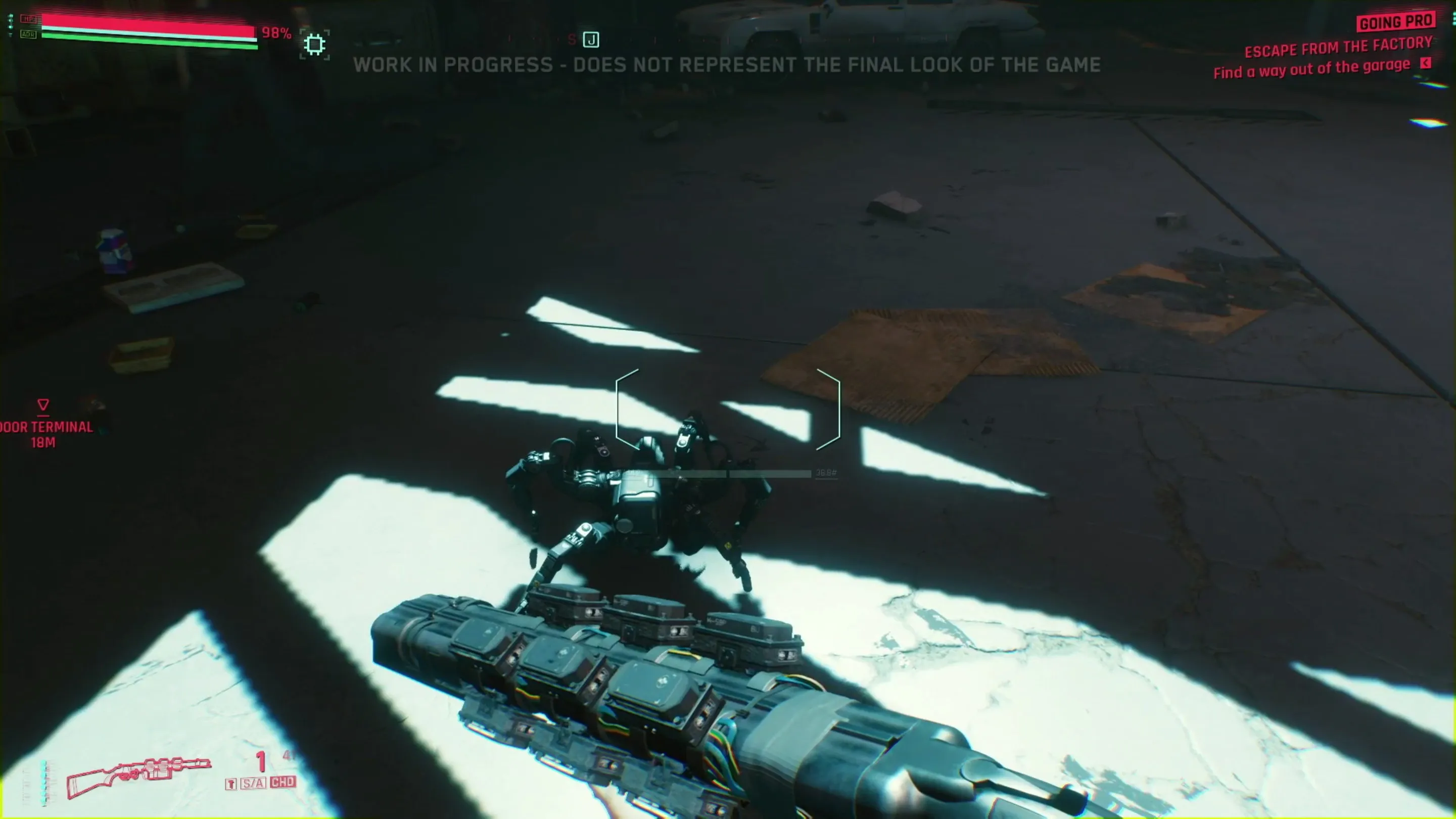1456x819 pixels.
Task: Select the Going Pro quest tracker
Action: (1395, 23)
